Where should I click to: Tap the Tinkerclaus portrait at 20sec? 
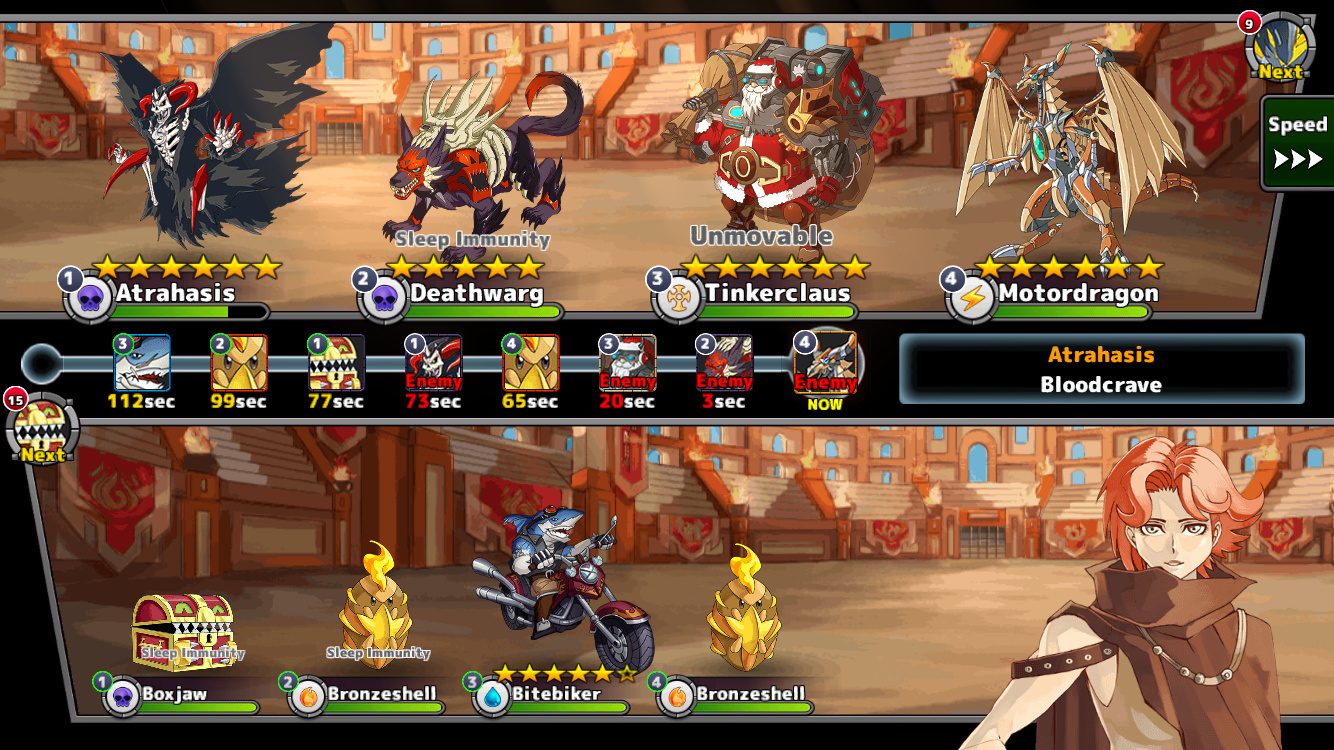[628, 362]
